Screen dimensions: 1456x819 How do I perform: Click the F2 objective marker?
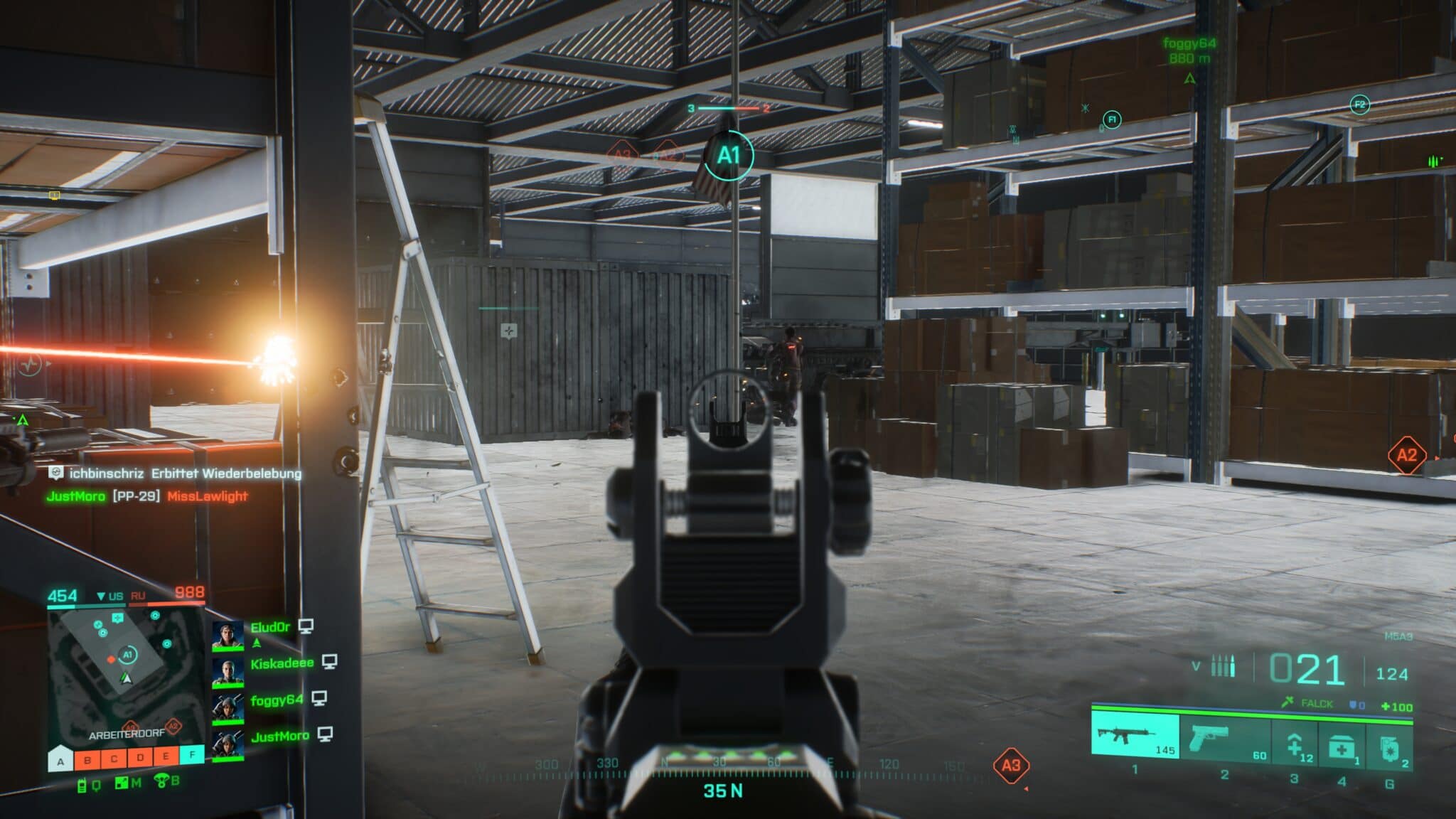coord(1359,105)
